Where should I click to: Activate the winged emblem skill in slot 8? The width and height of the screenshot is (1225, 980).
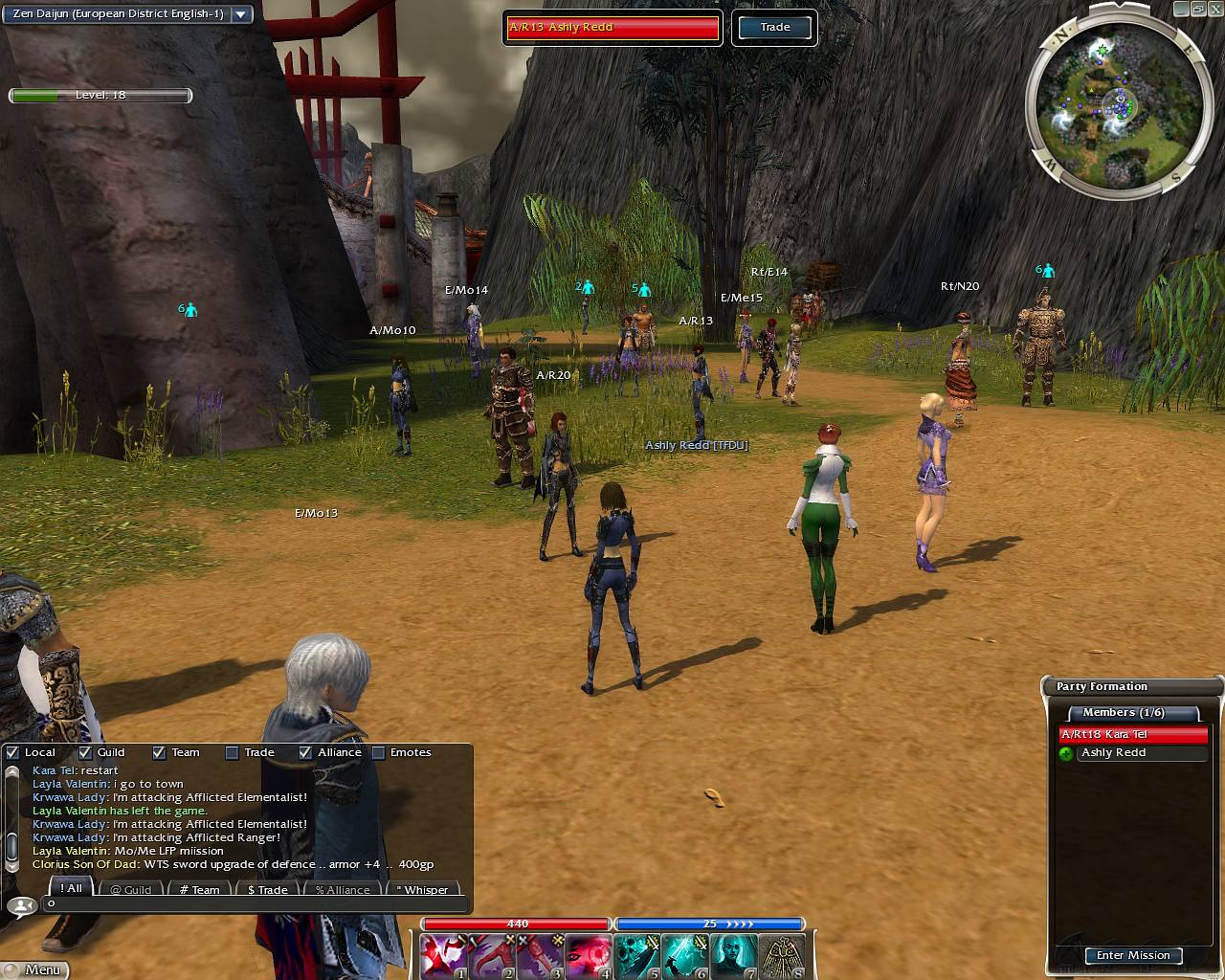pyautogui.click(x=782, y=955)
